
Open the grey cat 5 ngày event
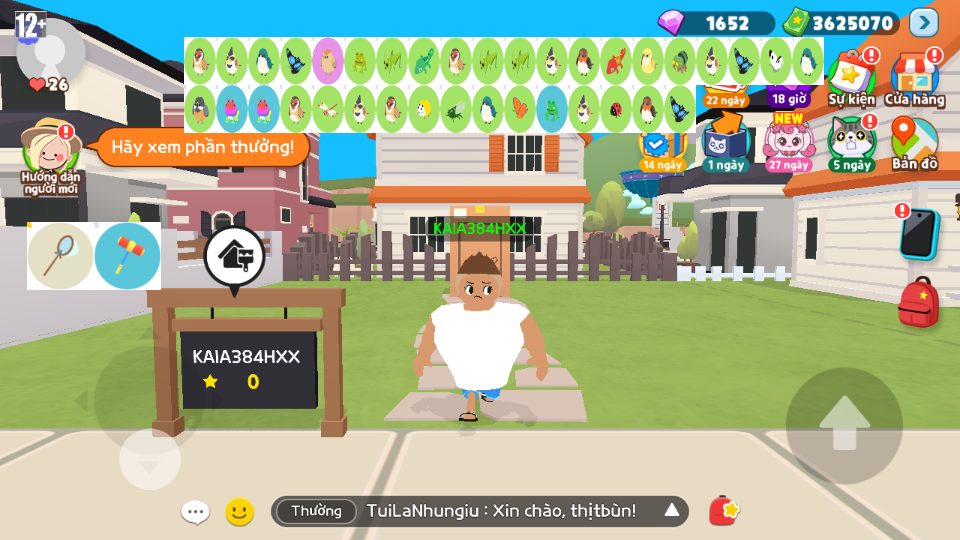pos(851,143)
